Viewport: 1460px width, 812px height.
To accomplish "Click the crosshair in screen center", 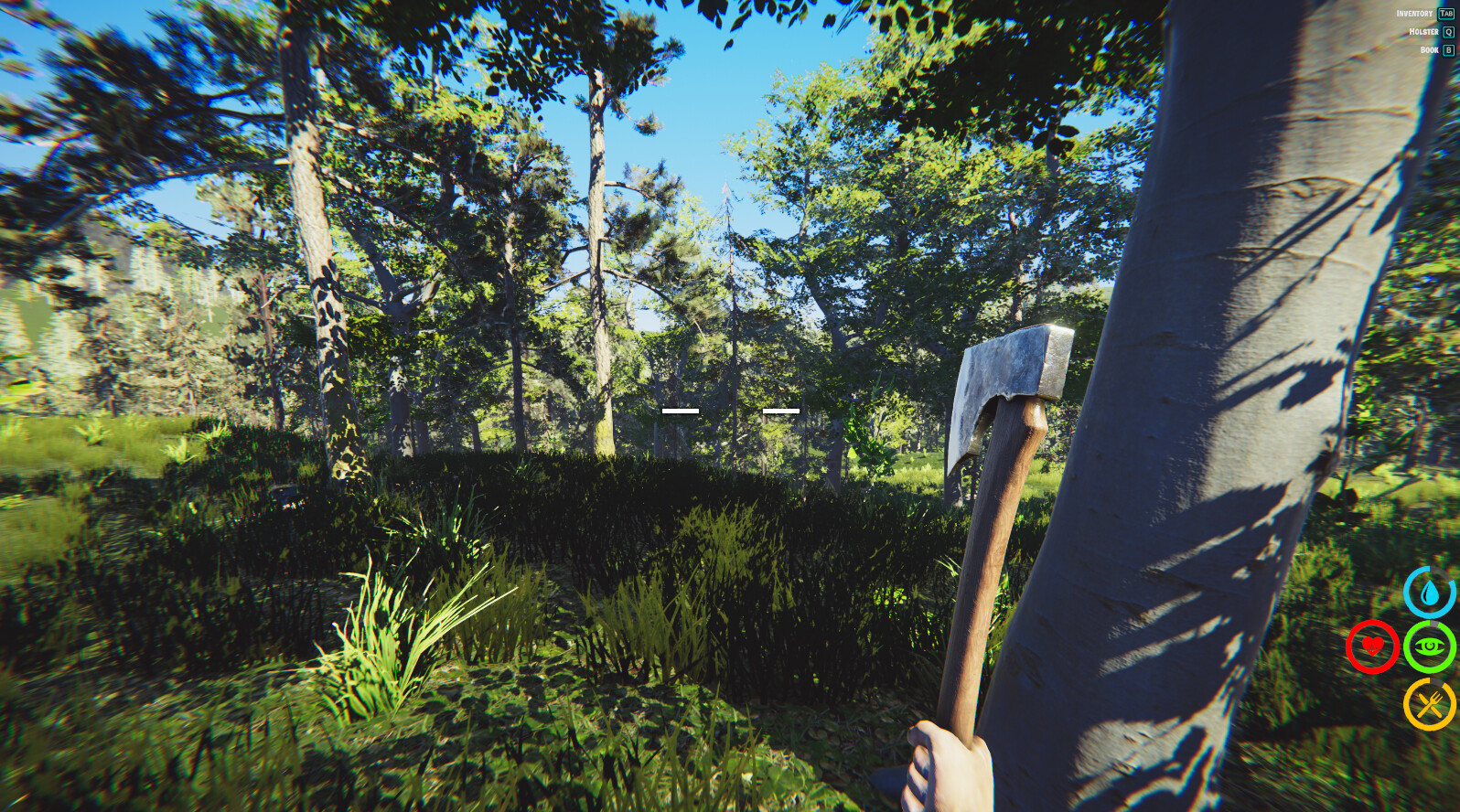I will (730, 411).
